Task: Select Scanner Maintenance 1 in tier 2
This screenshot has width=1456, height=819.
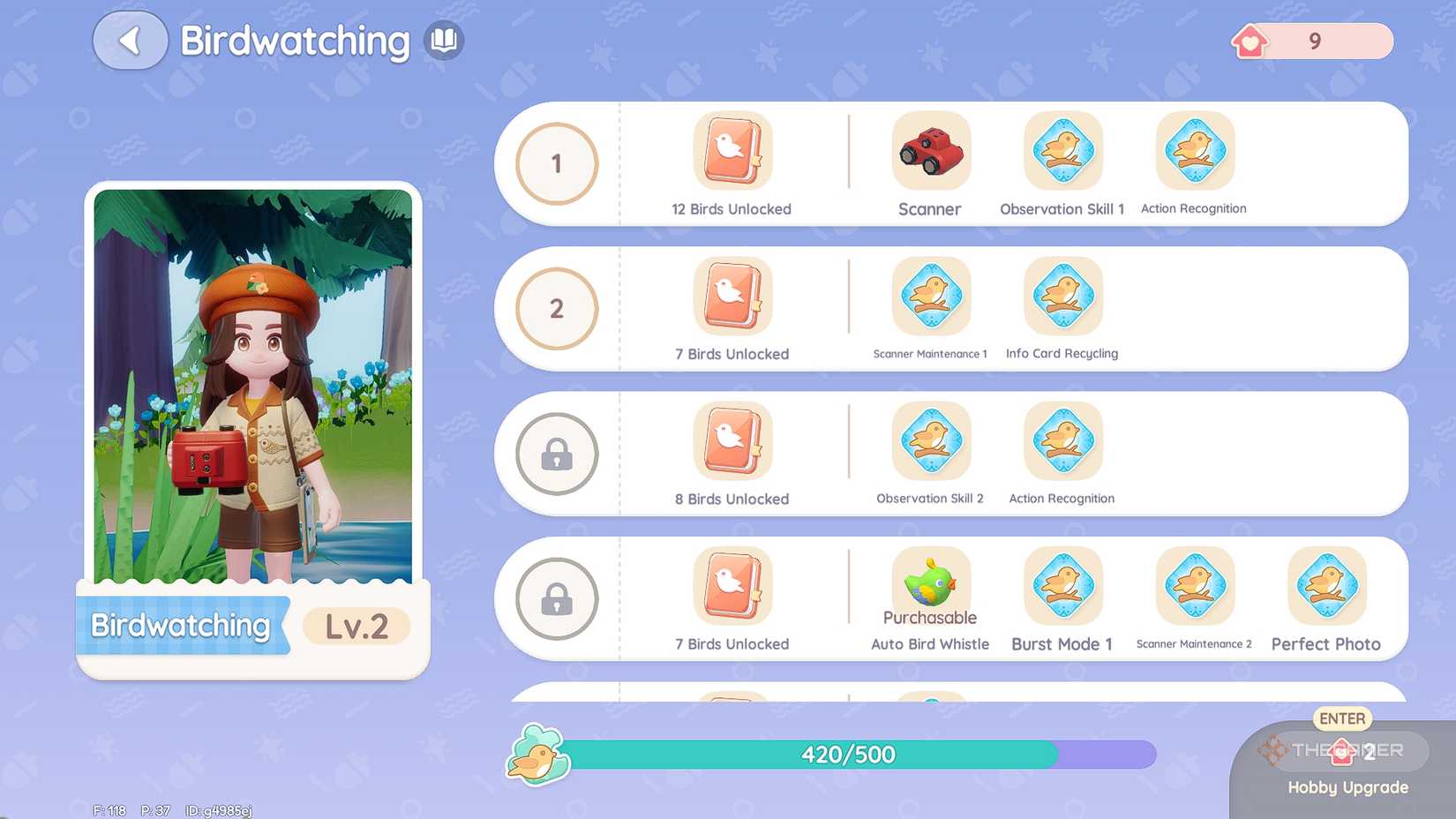Action: tap(930, 297)
